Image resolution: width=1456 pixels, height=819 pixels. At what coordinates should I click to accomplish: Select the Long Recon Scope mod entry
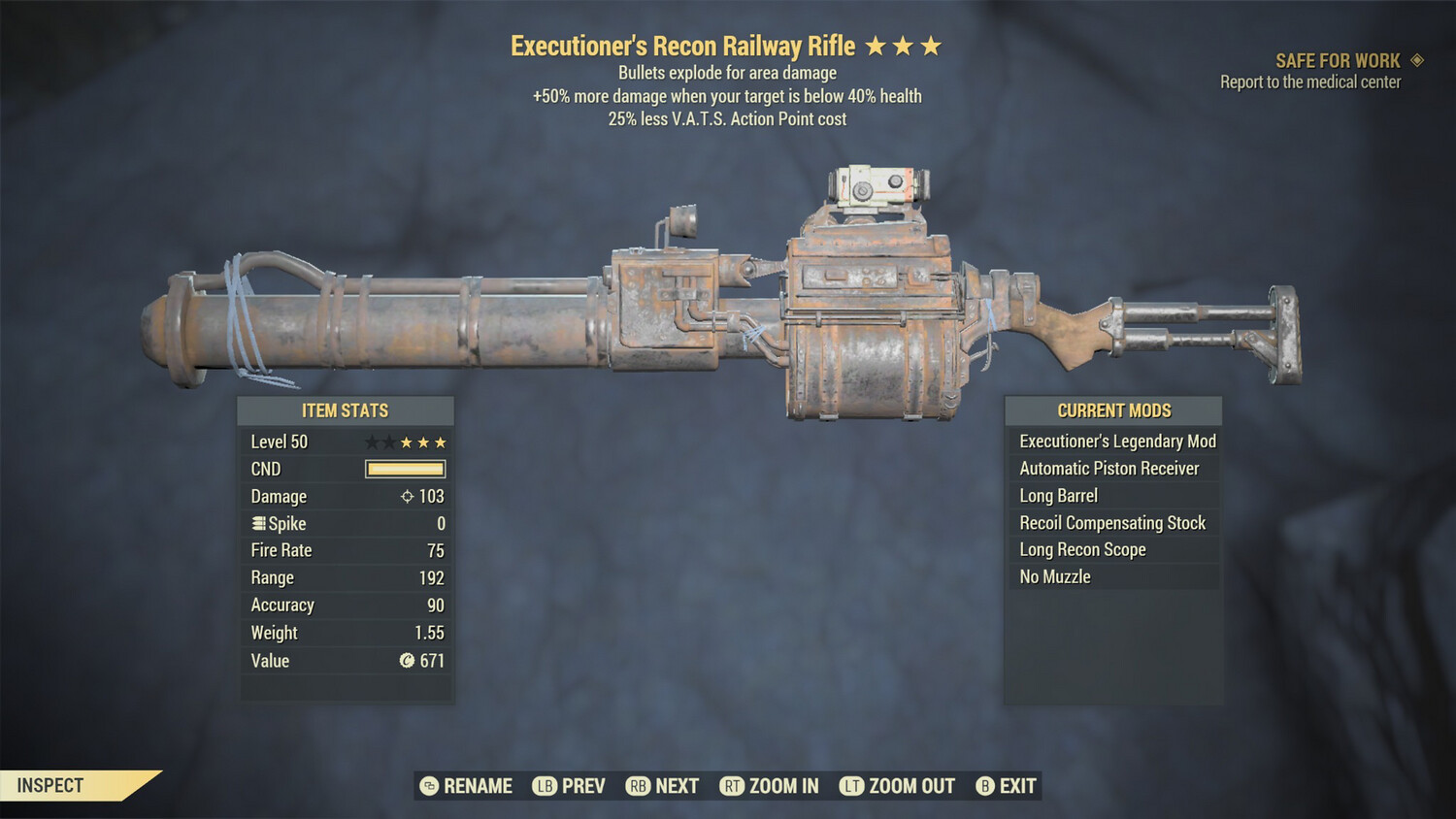pos(1081,549)
